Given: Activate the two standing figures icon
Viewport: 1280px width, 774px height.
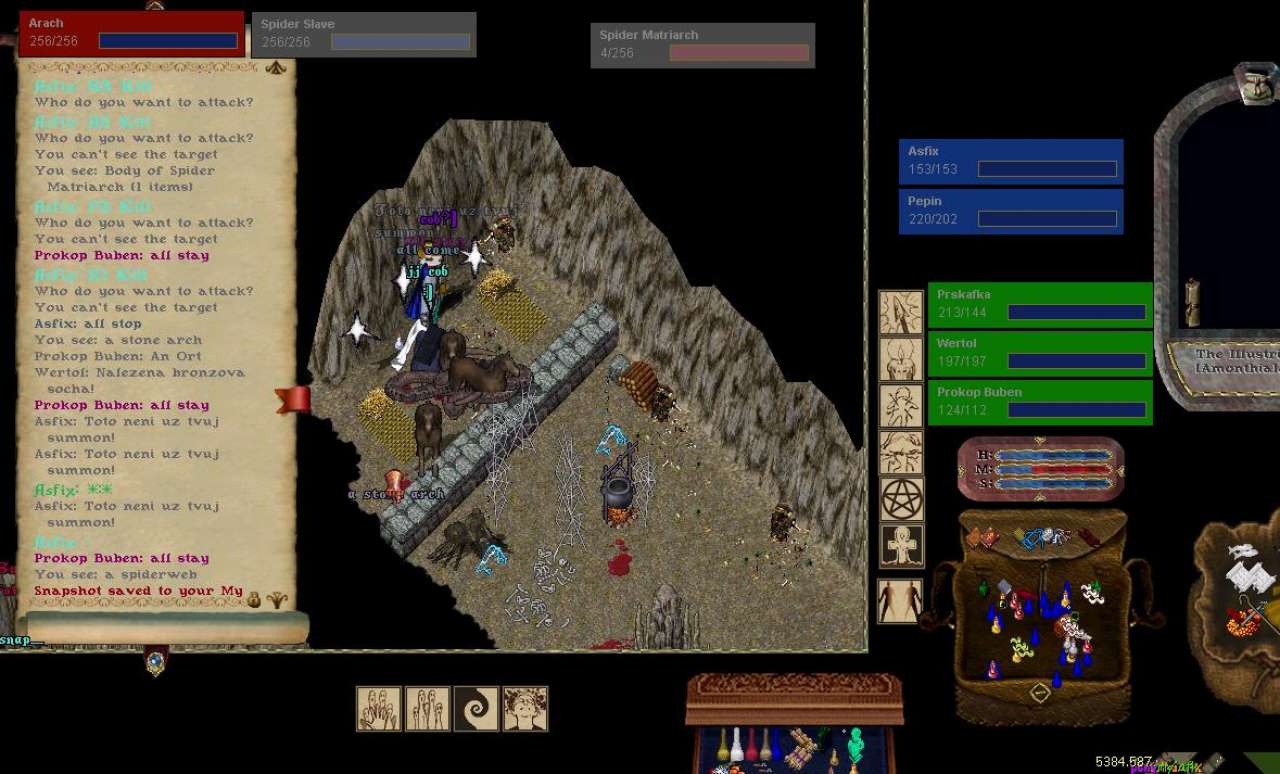Looking at the screenshot, I should [x=900, y=601].
